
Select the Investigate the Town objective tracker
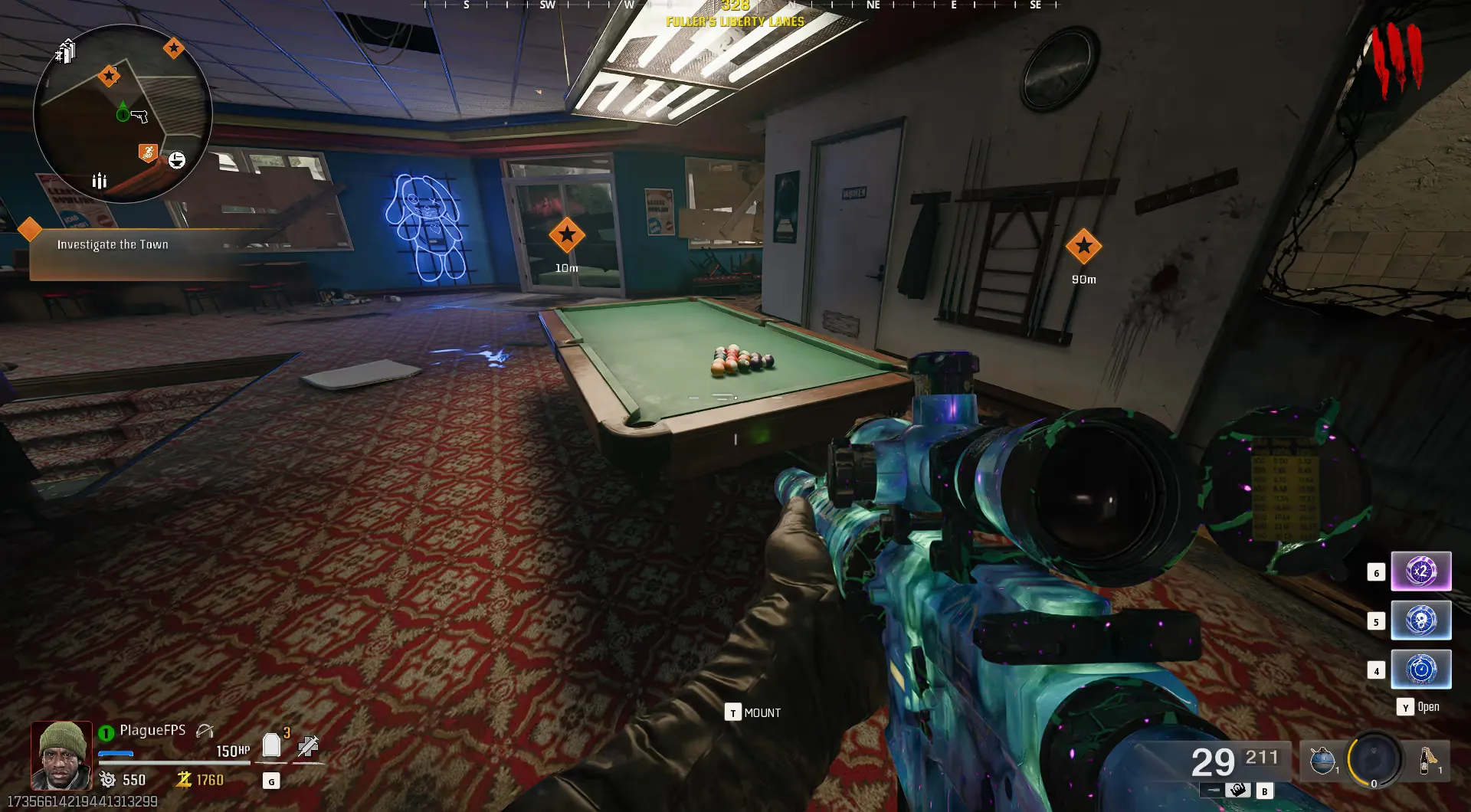pos(113,244)
